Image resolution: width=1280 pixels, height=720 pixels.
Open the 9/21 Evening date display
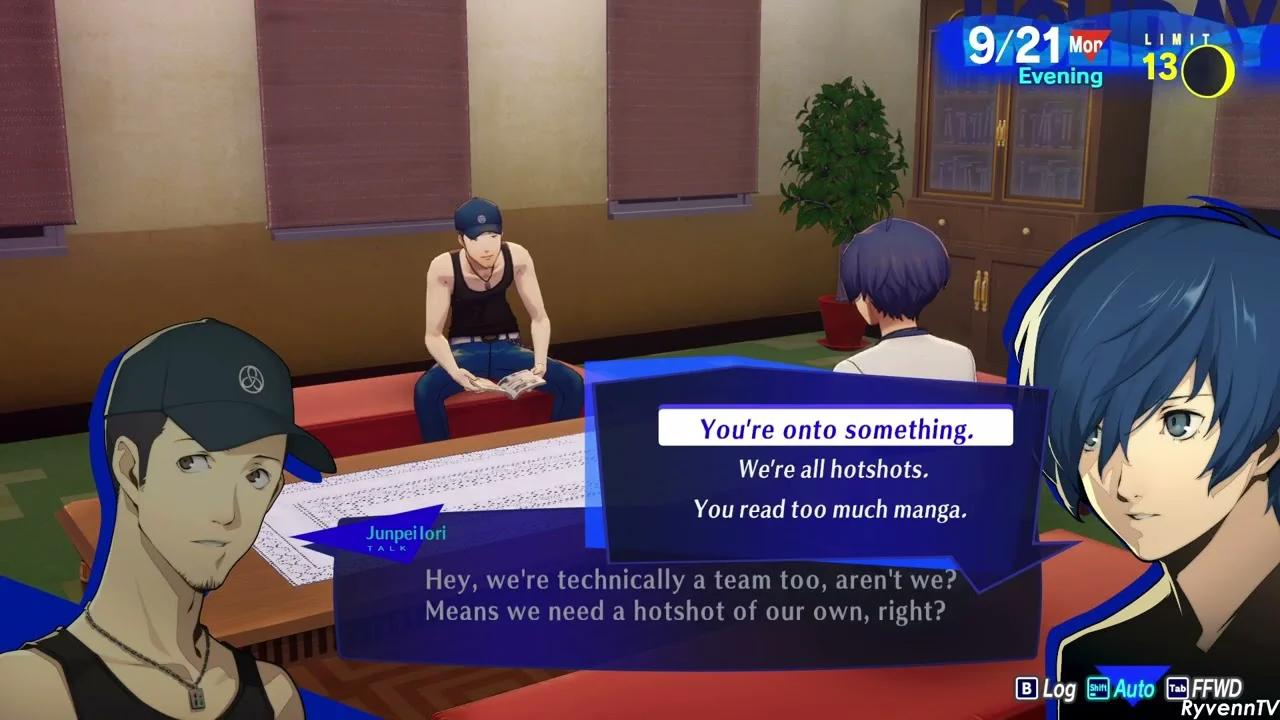[1030, 55]
